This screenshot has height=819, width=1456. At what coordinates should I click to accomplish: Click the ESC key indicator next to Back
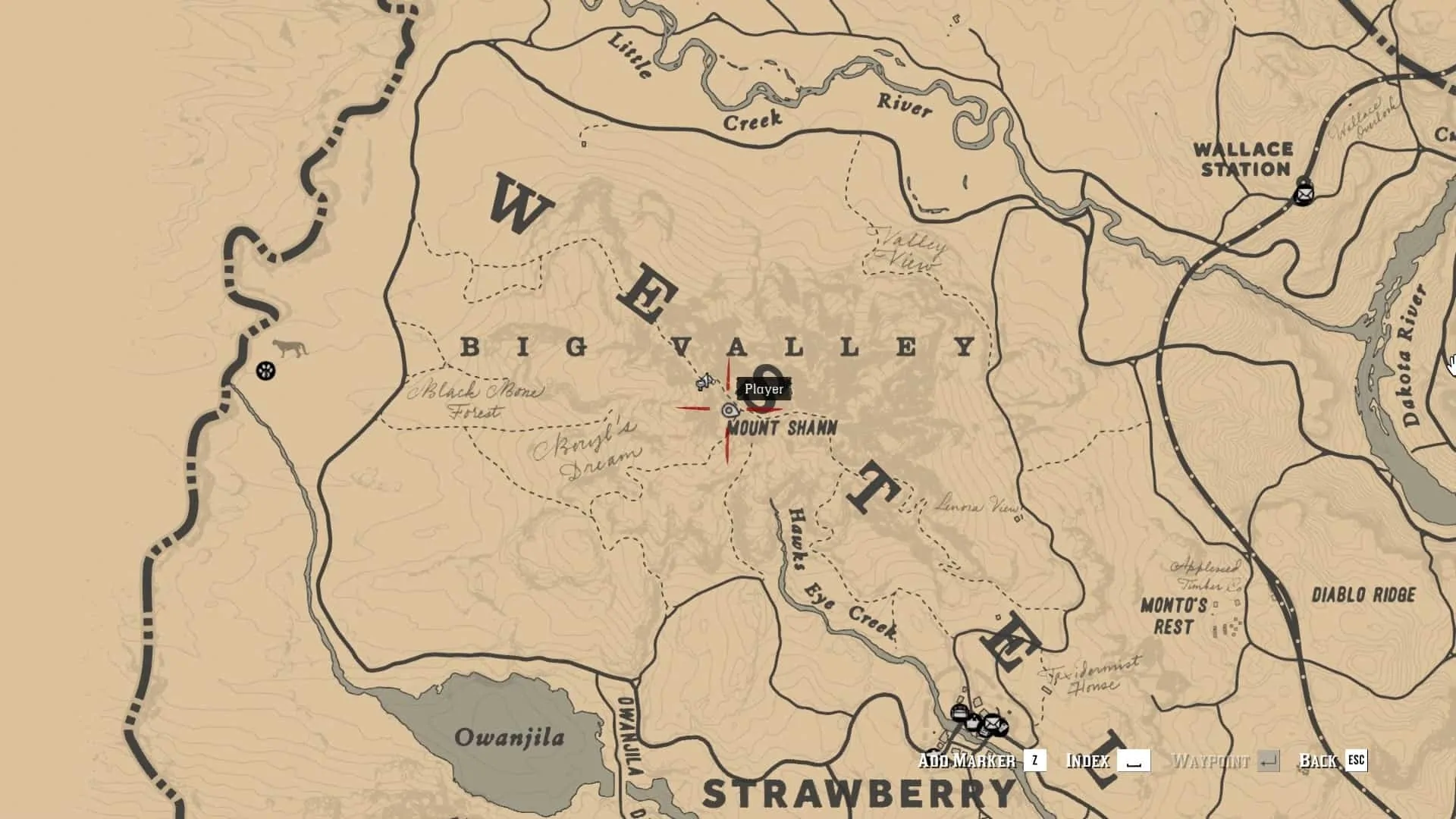point(1356,761)
